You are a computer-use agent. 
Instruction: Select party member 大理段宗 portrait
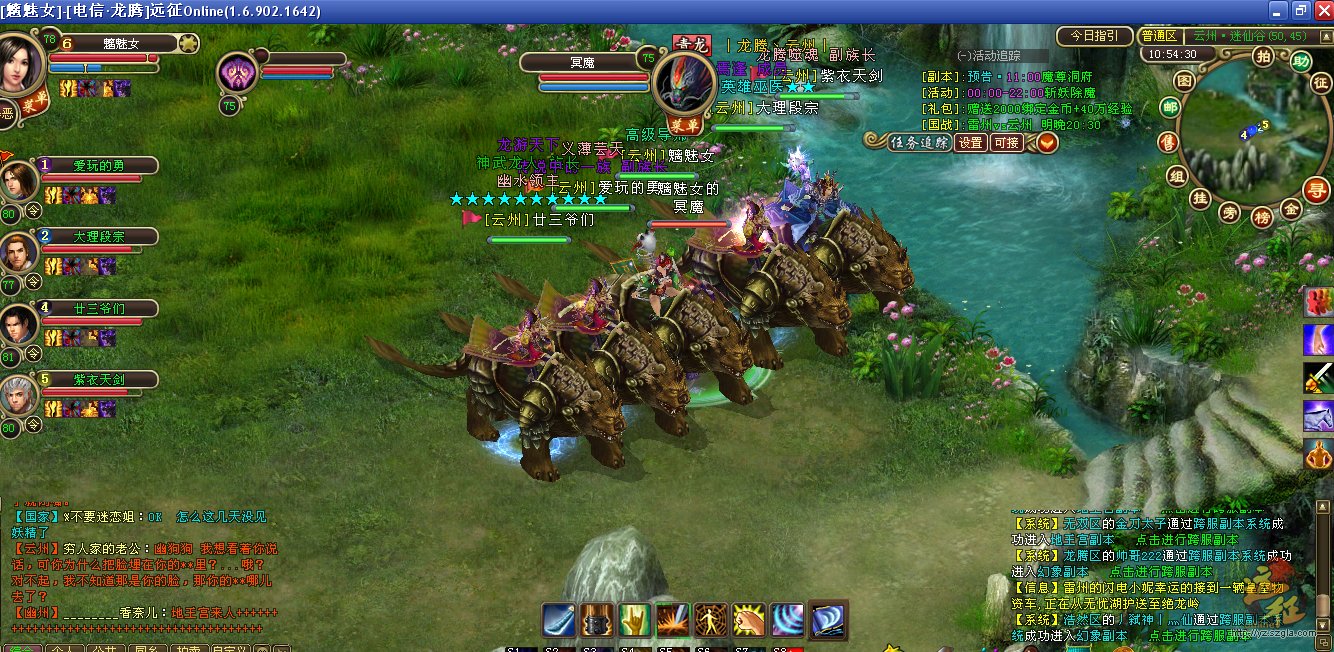pos(19,252)
